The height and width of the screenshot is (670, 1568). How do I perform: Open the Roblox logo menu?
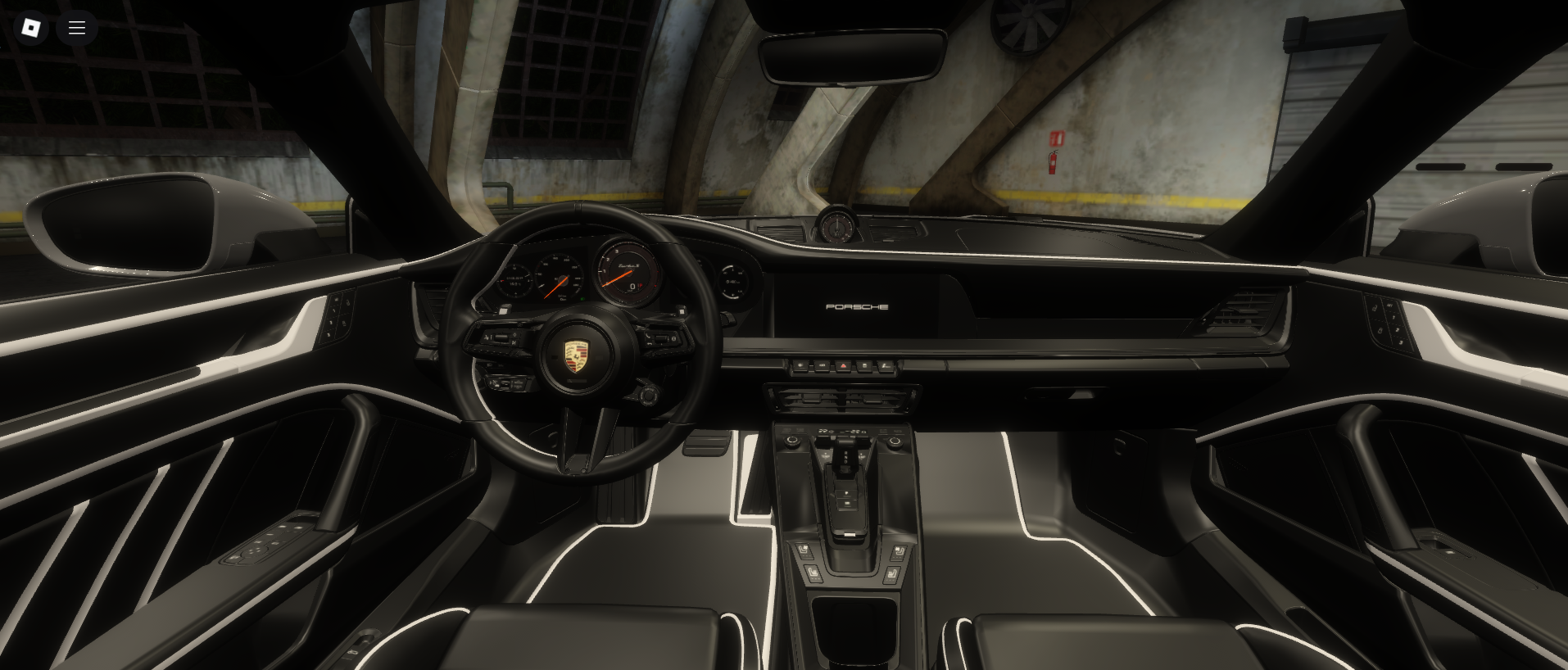[31, 28]
